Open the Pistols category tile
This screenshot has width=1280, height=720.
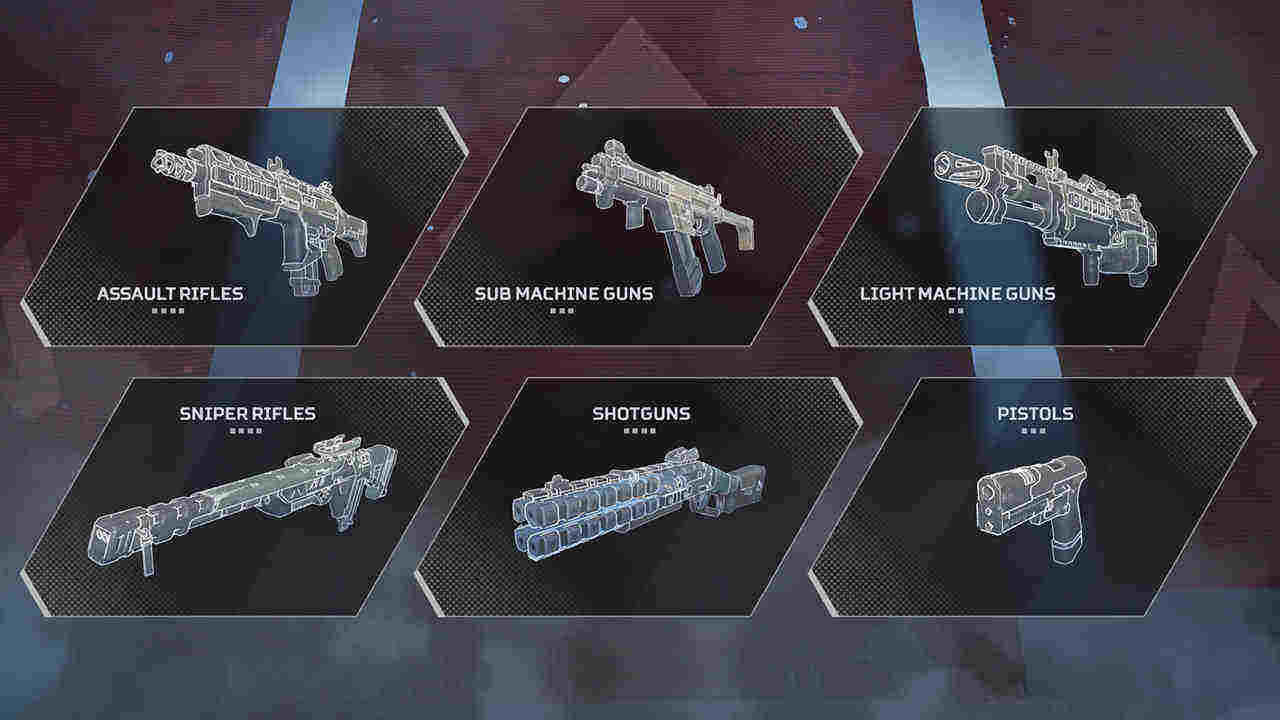pyautogui.click(x=1030, y=500)
